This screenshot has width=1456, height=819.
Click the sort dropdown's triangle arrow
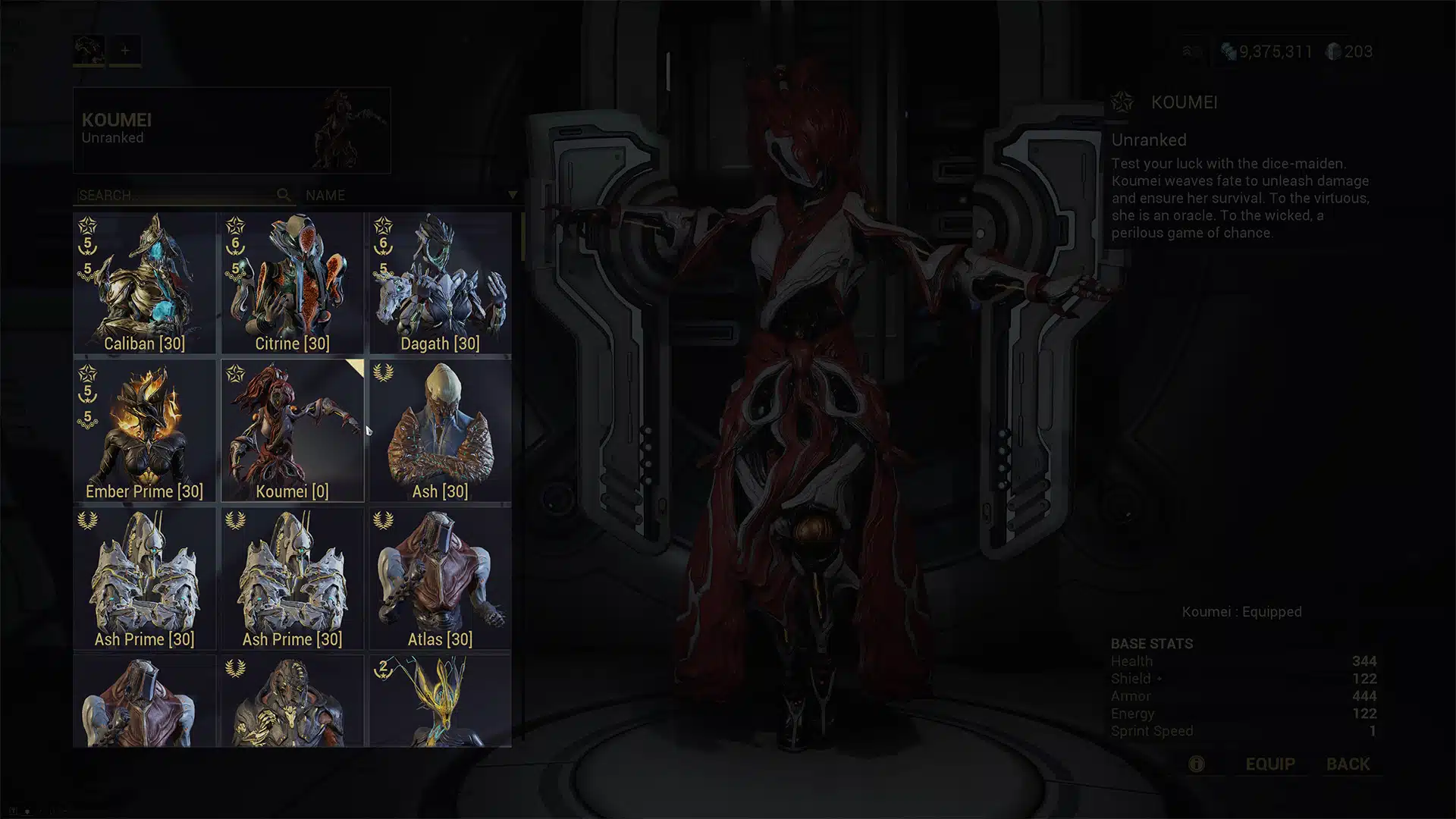513,195
